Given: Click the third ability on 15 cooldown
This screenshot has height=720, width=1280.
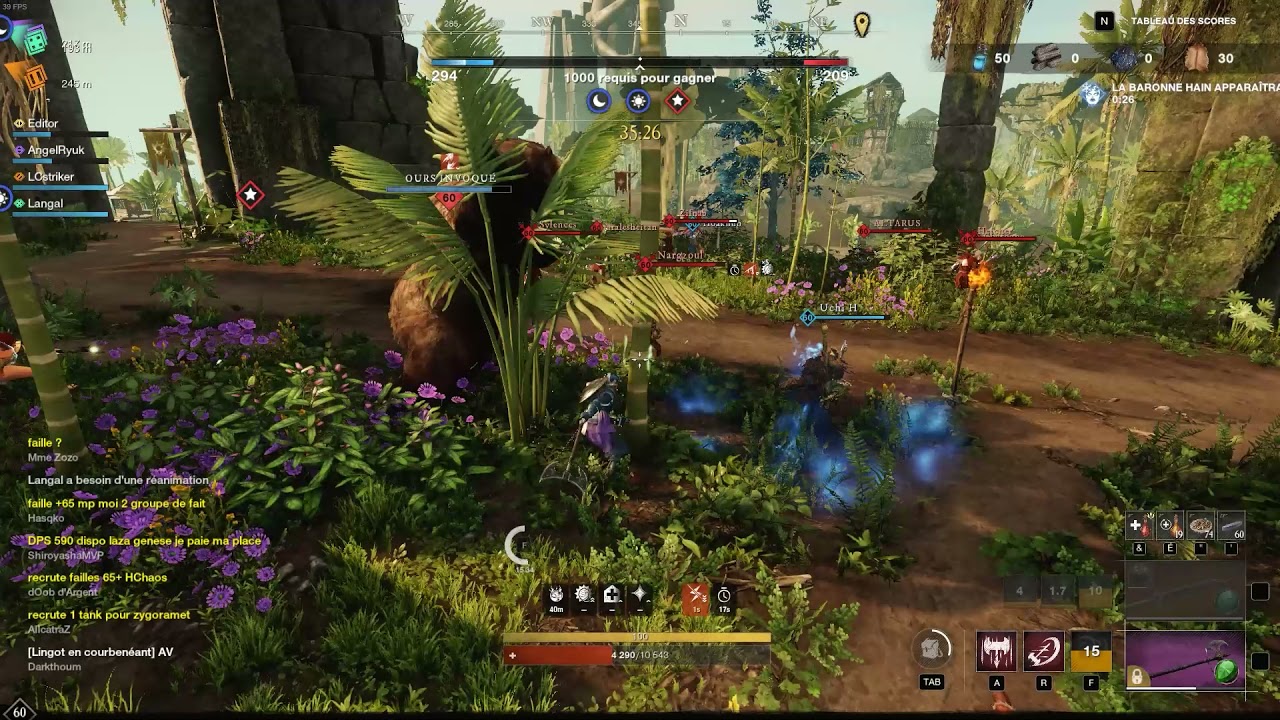Looking at the screenshot, I should click(1091, 651).
